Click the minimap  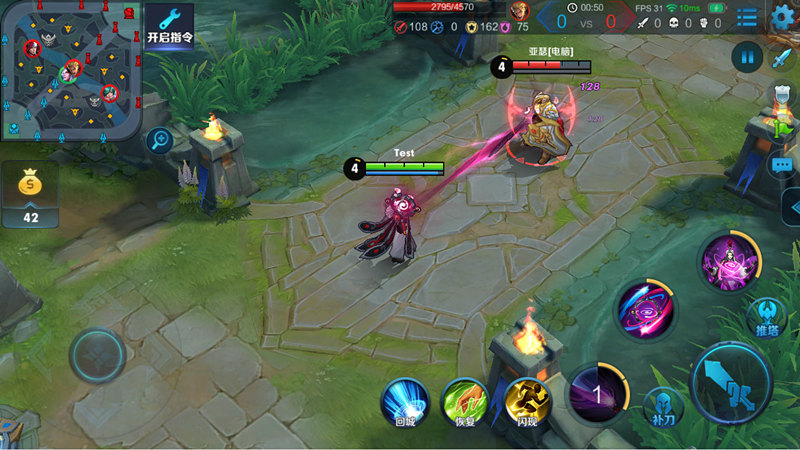(71, 70)
